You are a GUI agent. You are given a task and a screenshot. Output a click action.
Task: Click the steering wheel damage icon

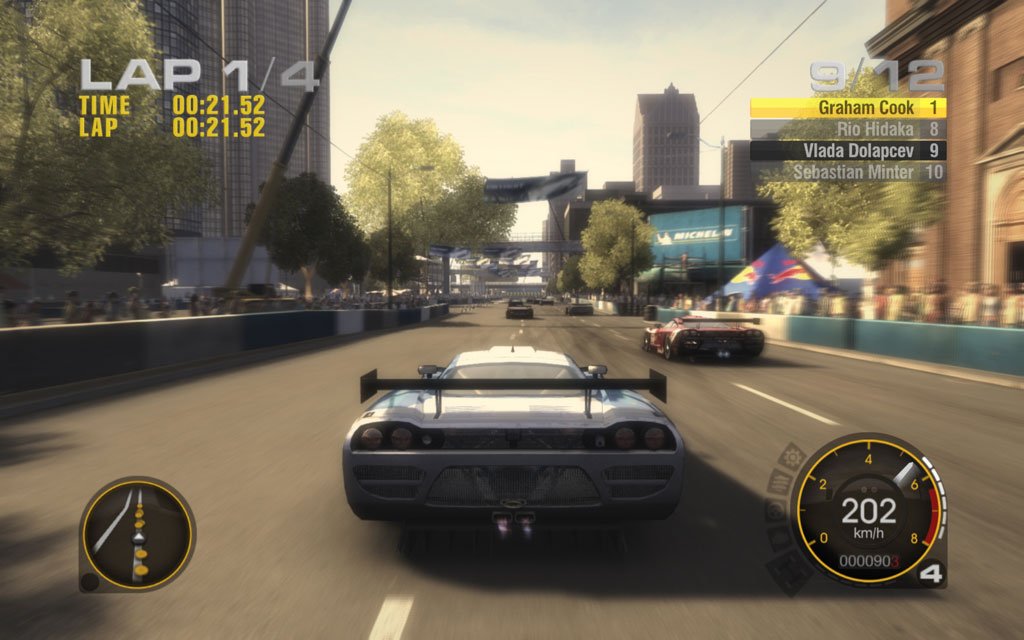(776, 510)
